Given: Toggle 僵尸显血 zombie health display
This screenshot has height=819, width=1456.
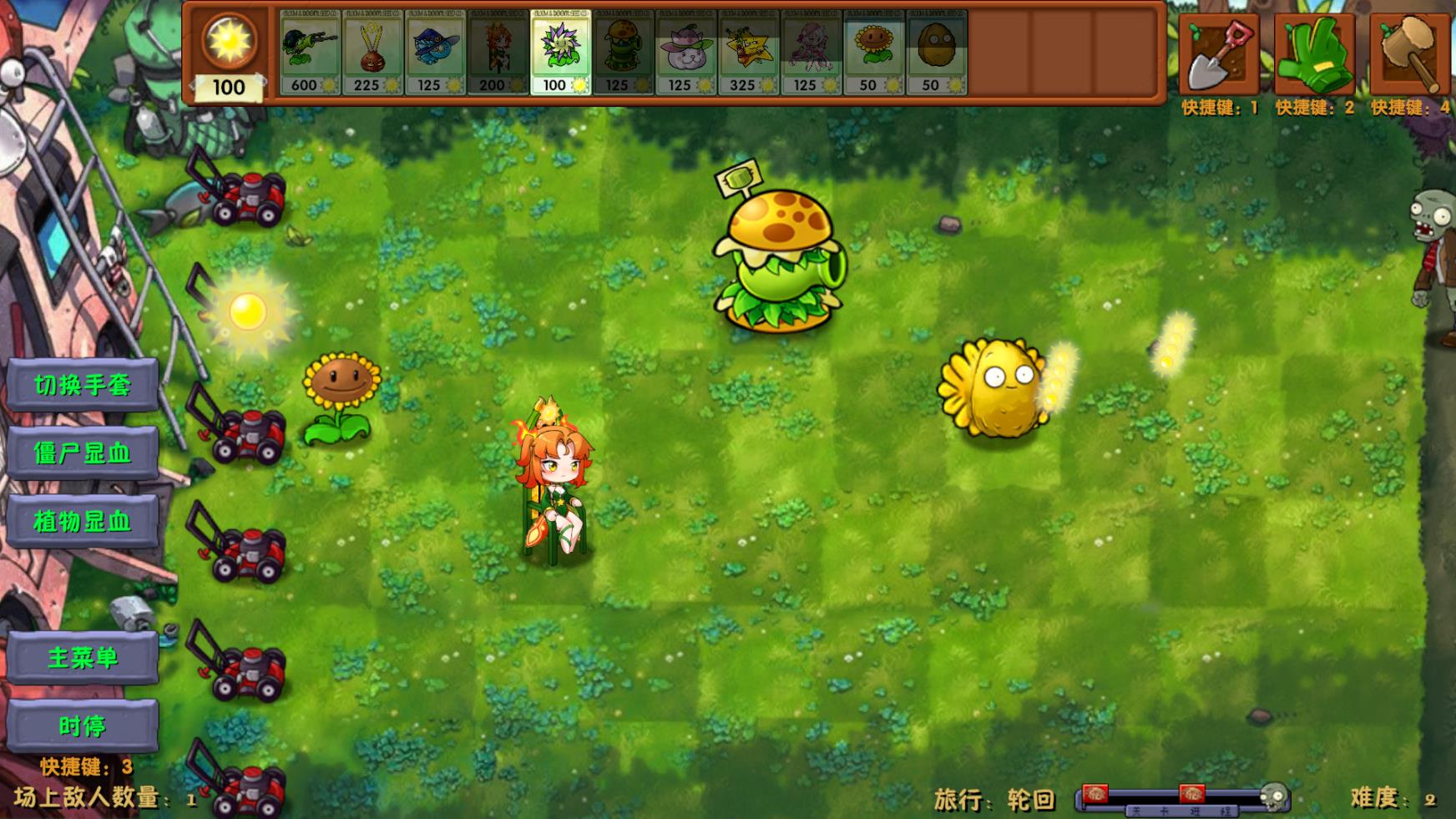Looking at the screenshot, I should coord(82,453).
